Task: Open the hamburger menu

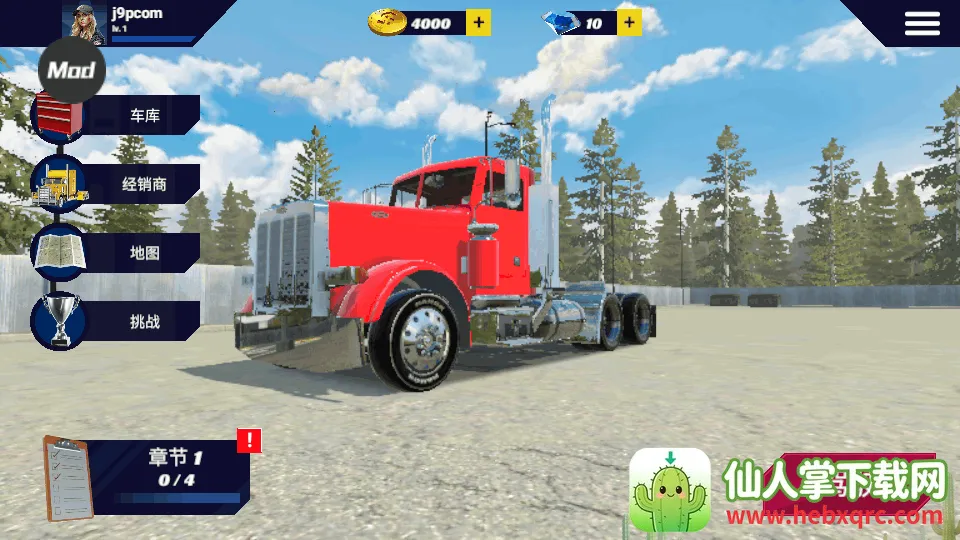Action: click(x=922, y=24)
